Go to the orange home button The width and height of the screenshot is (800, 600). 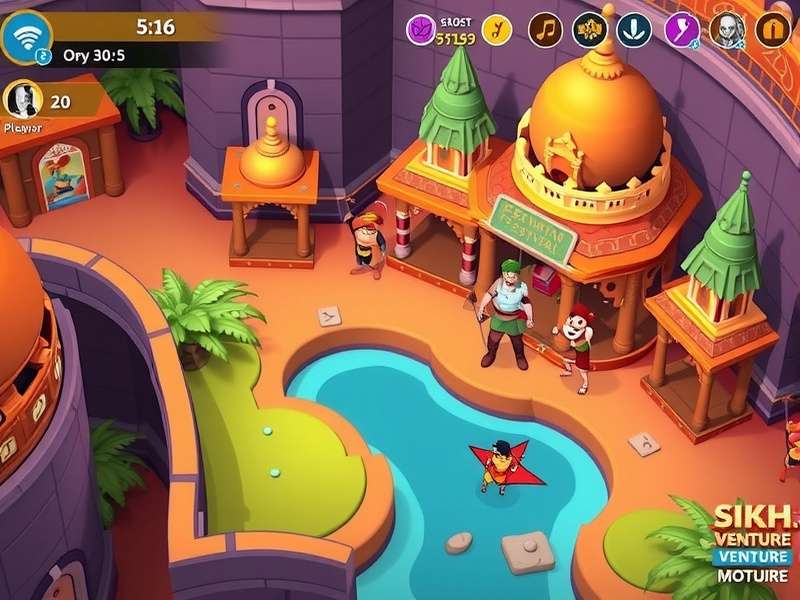tap(772, 30)
